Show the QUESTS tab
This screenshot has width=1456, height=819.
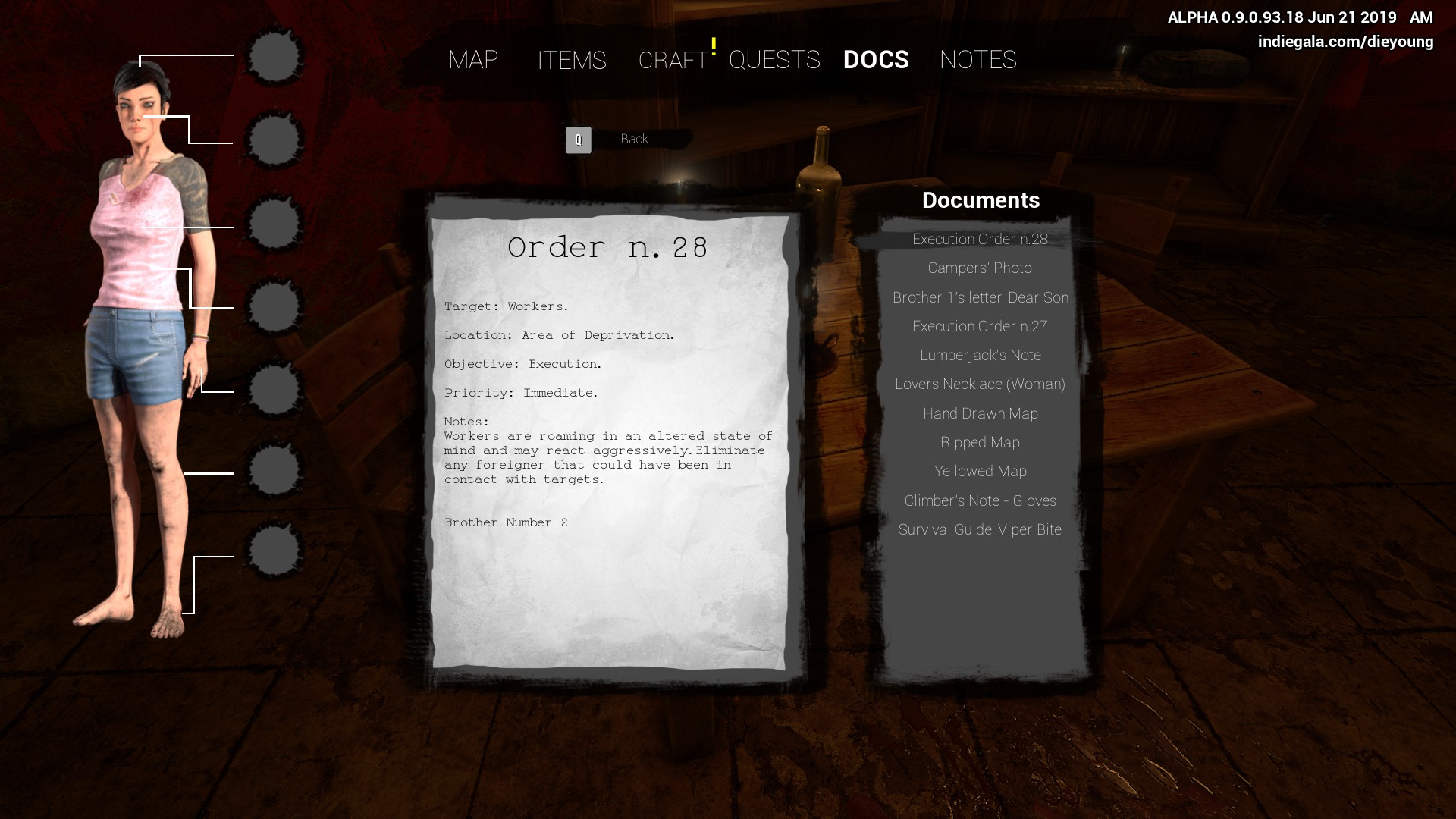(x=774, y=60)
